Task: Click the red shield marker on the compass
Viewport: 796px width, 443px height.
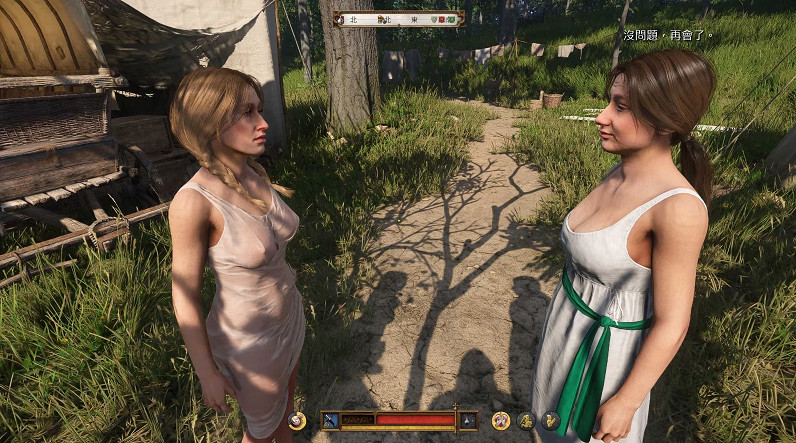Action: click(x=442, y=19)
